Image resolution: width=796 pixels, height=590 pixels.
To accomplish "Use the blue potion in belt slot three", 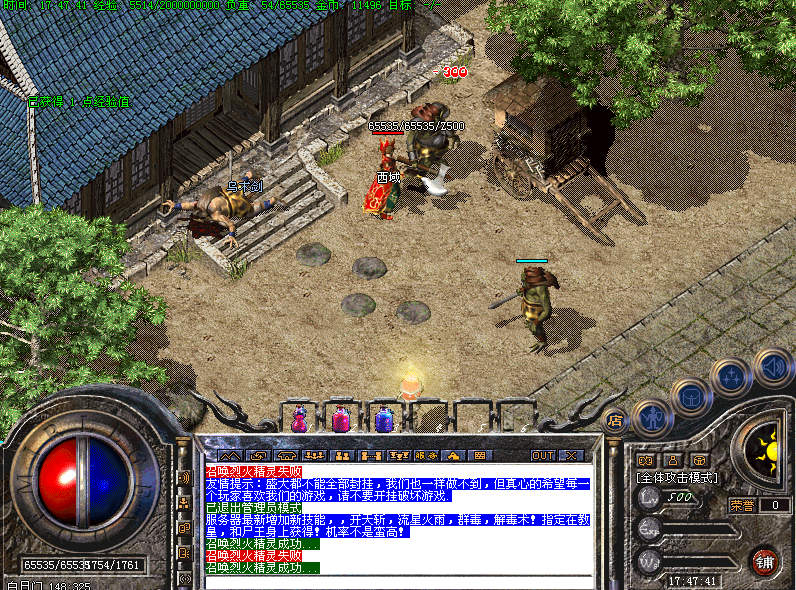I will 384,418.
